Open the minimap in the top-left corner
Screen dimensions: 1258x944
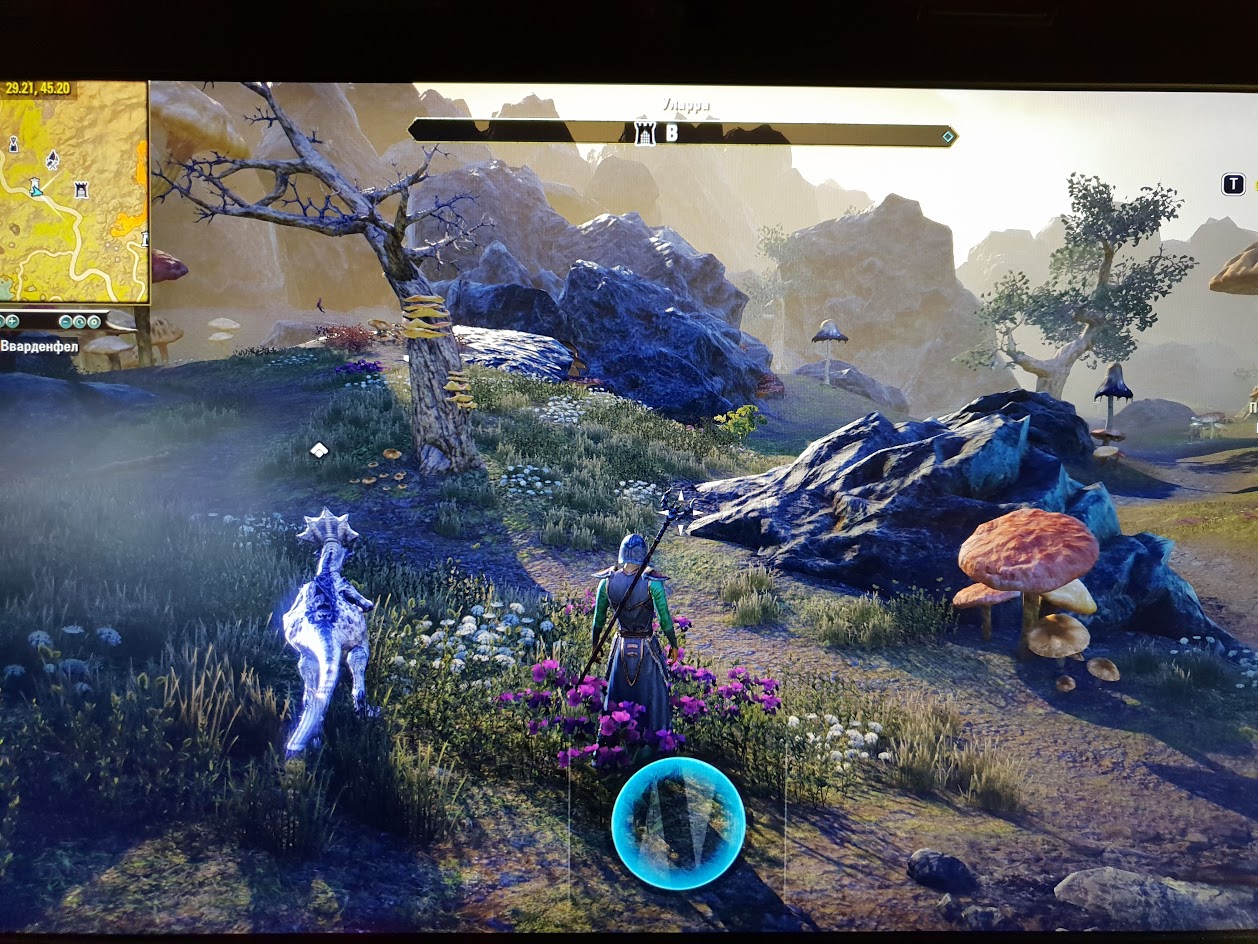(74, 190)
